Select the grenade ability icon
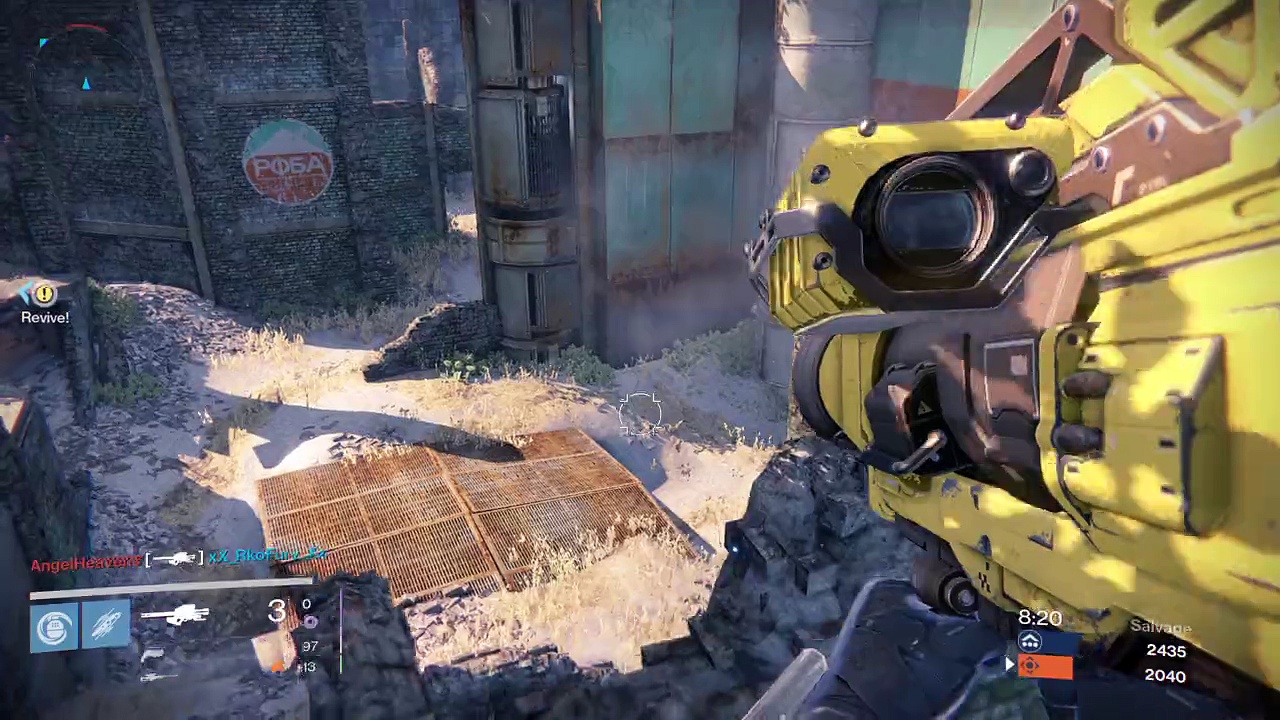The width and height of the screenshot is (1280, 720). pos(52,628)
